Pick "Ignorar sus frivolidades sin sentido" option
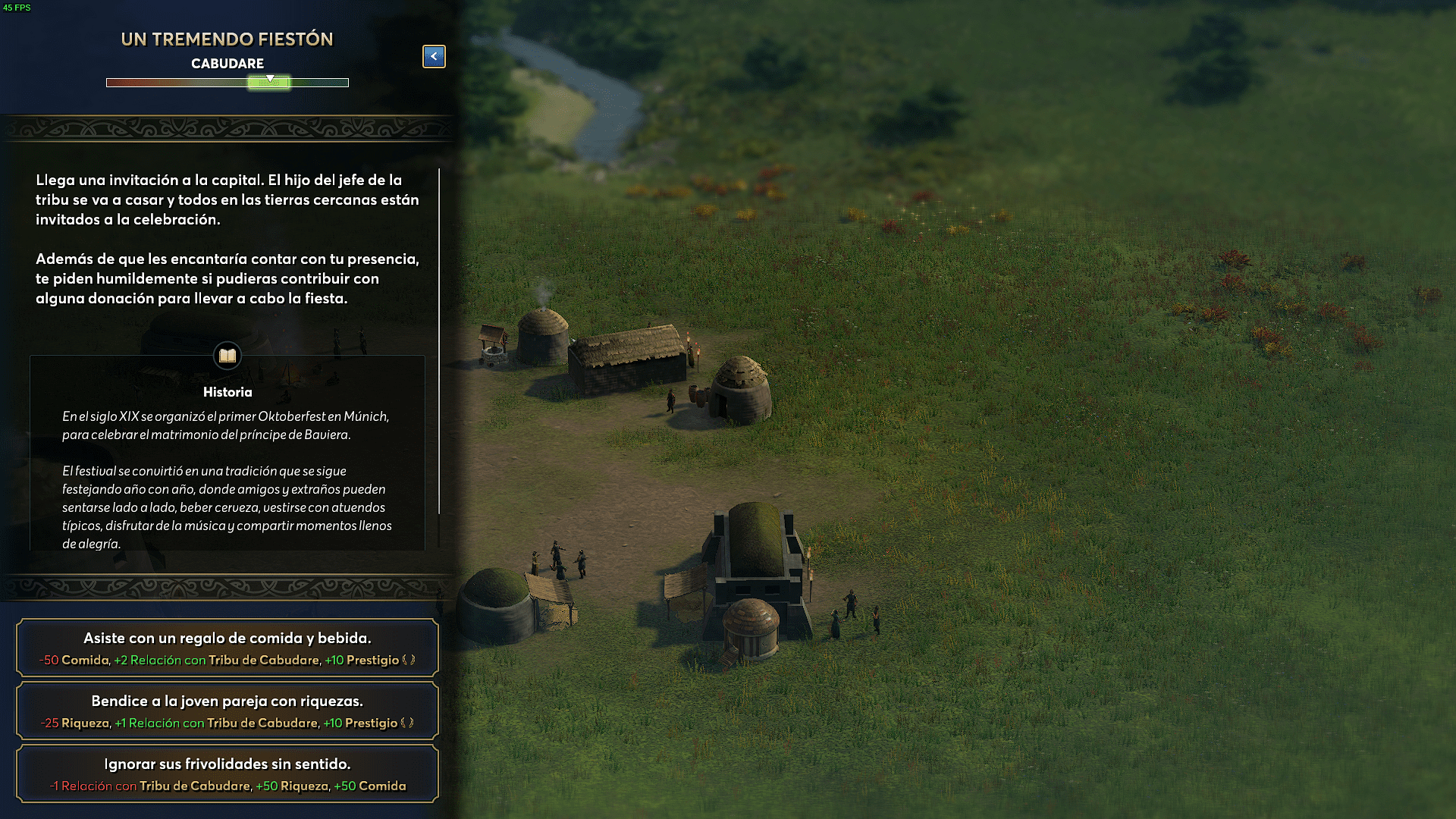 coord(227,773)
